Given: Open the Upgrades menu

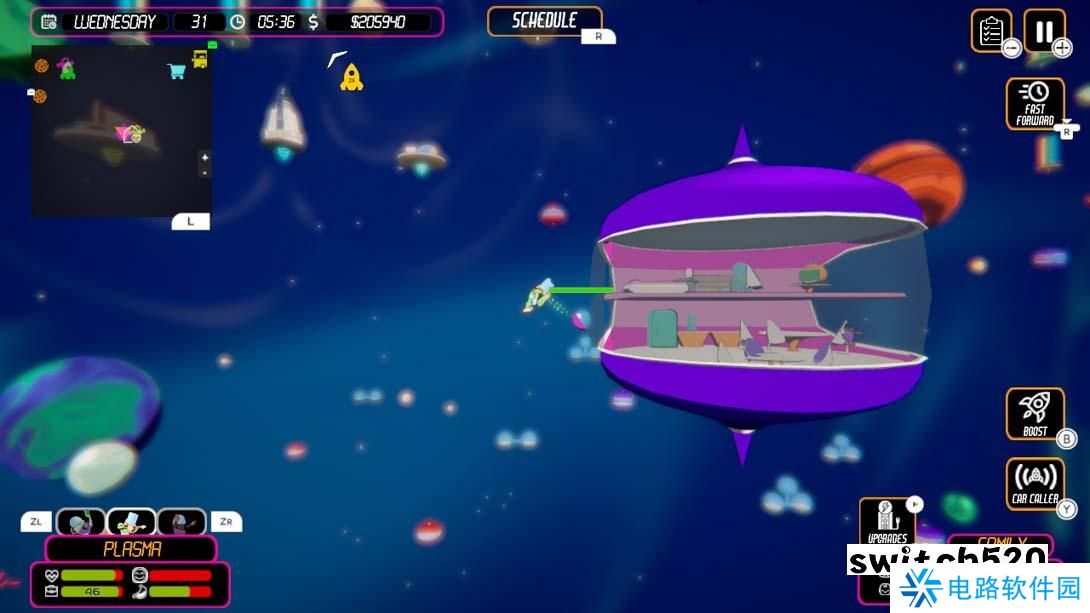Looking at the screenshot, I should 887,521.
